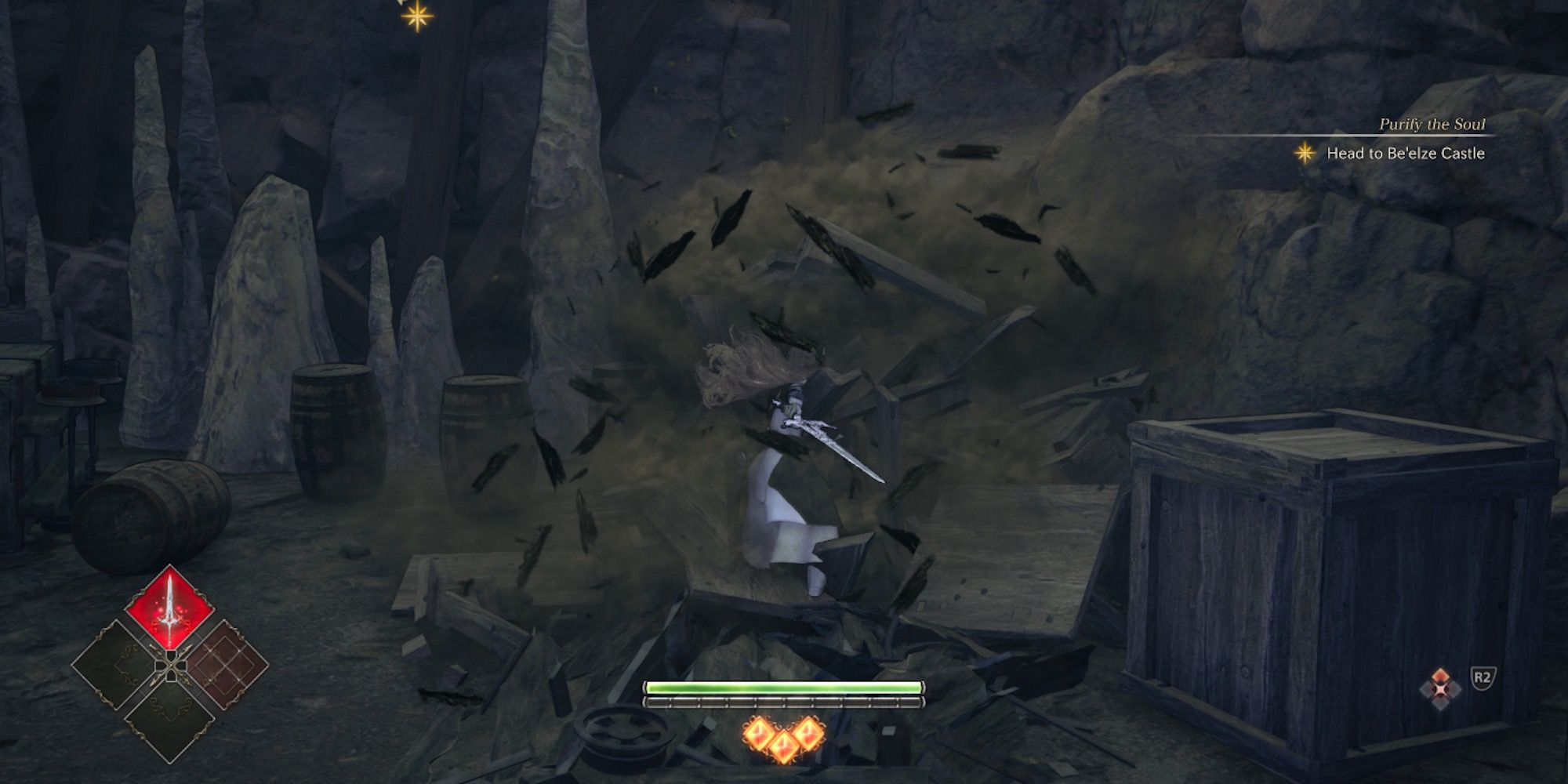
Task: Click the star icon beside the objective text
Action: 1305,154
